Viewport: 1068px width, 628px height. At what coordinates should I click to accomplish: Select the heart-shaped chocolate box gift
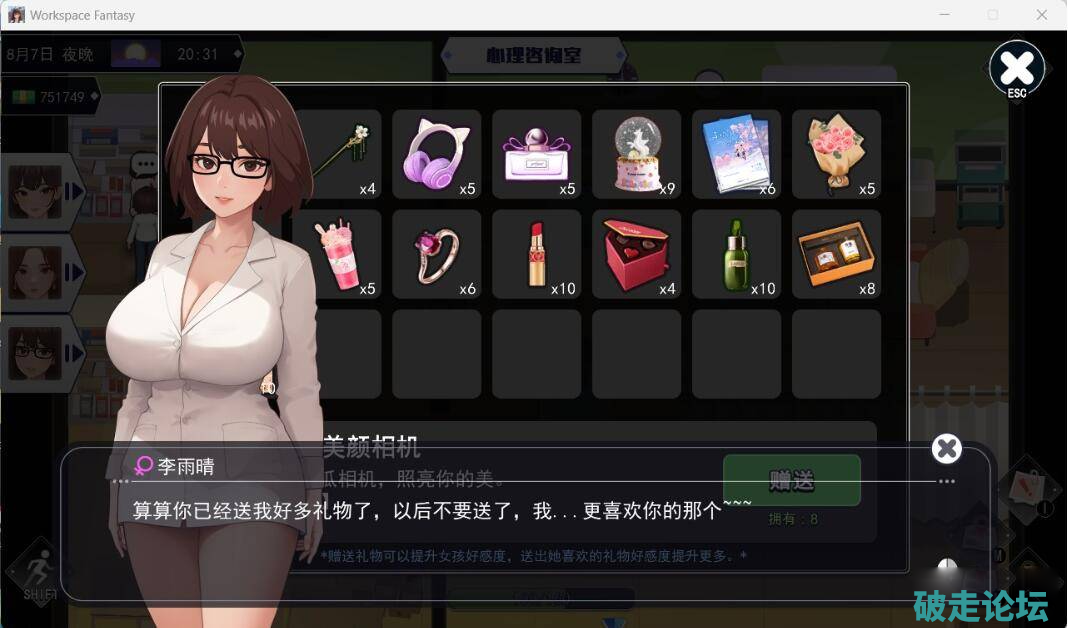pos(636,254)
